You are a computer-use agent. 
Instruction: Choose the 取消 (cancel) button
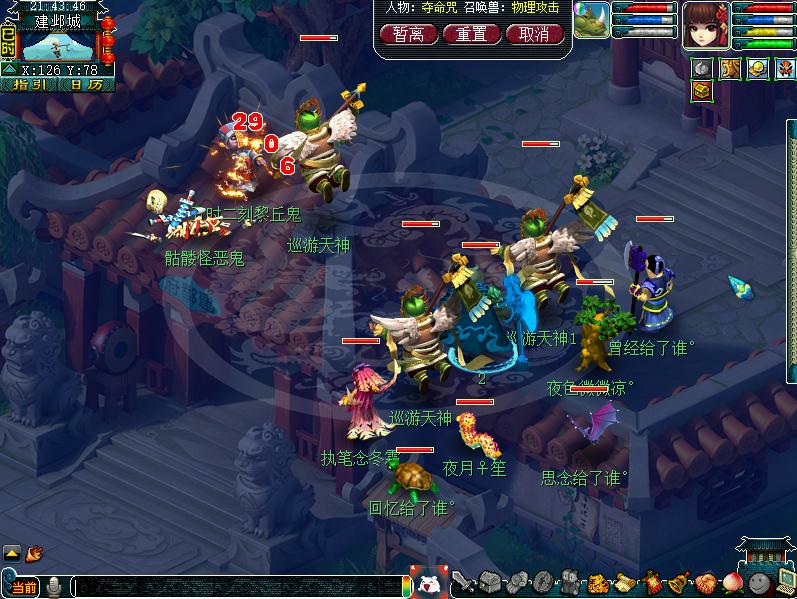534,34
